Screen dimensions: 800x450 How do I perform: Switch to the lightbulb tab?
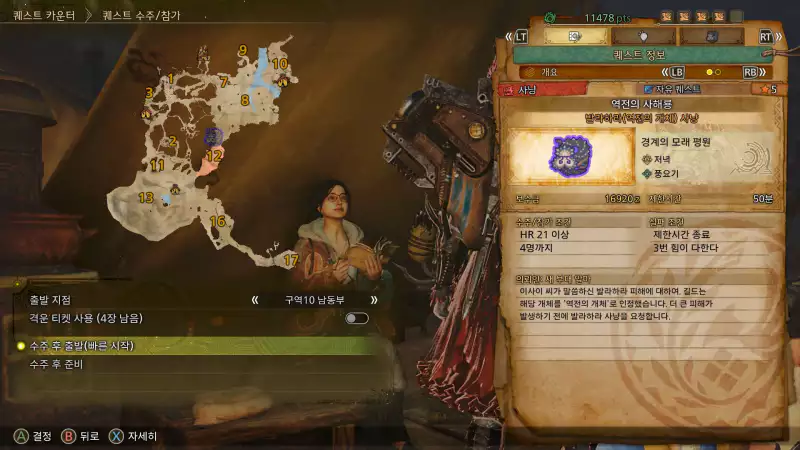coord(642,35)
